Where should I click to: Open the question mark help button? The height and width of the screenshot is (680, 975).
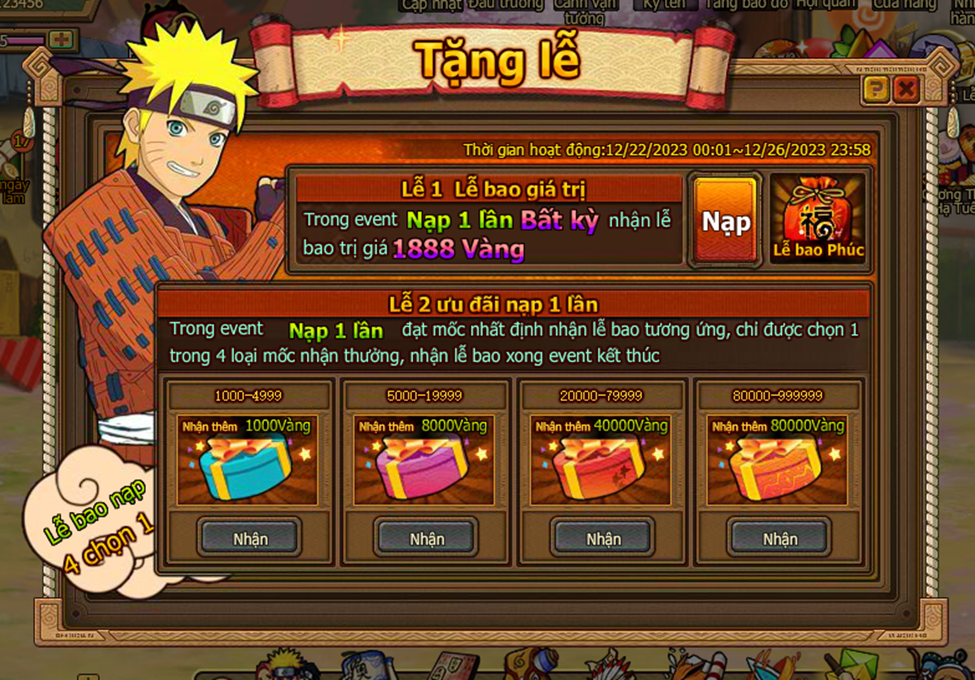click(875, 90)
